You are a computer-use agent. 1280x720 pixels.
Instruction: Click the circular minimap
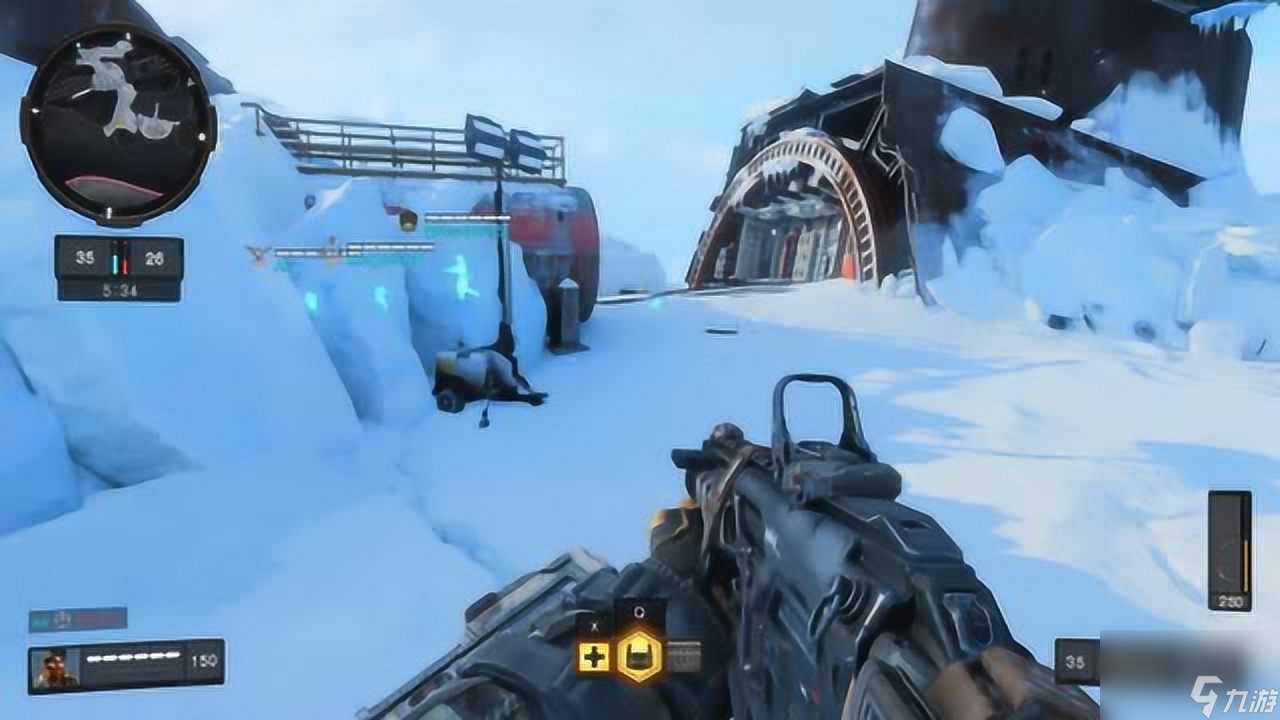click(118, 124)
